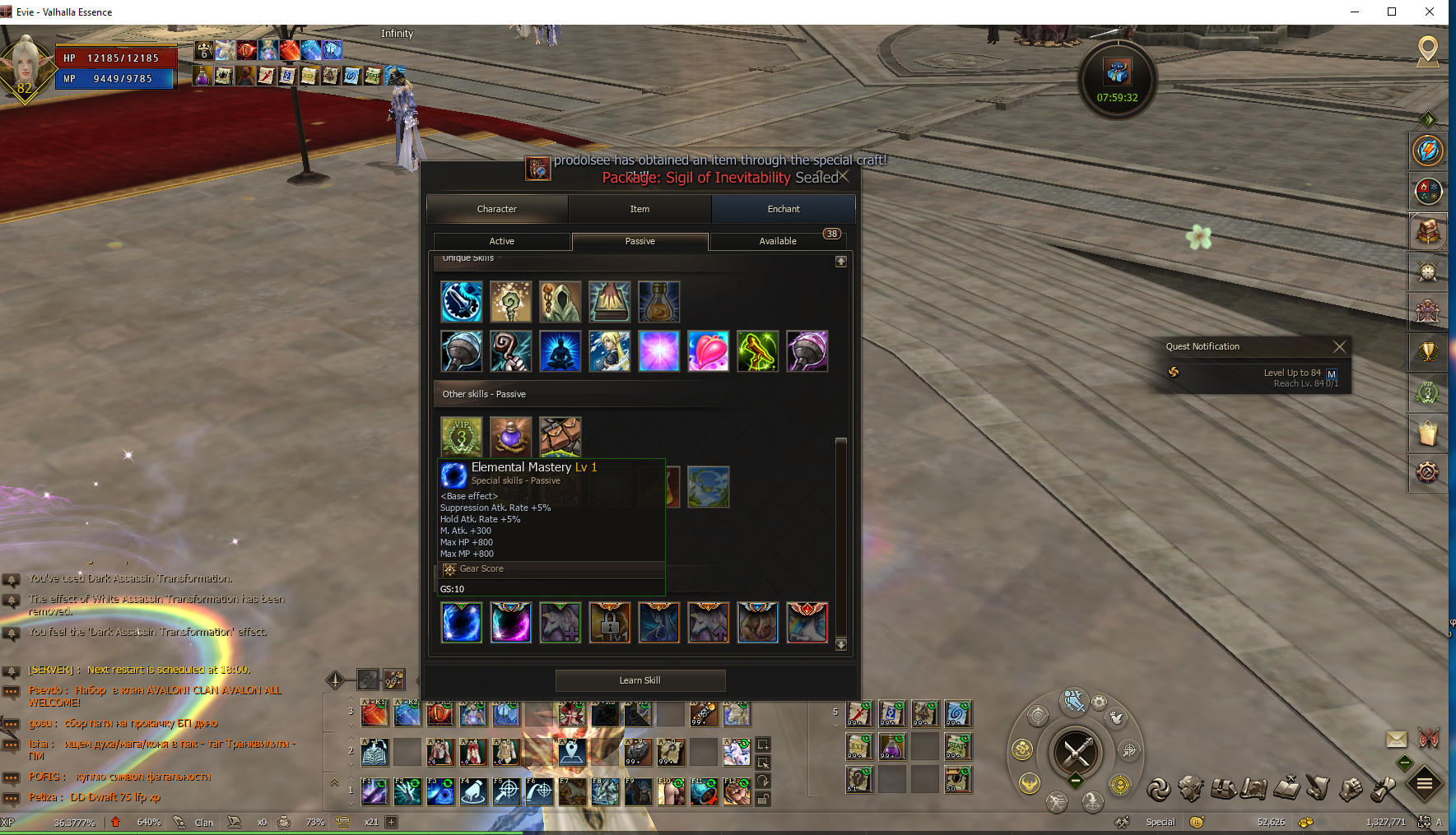Show the Active skills tab
1456x835 pixels.
[502, 241]
